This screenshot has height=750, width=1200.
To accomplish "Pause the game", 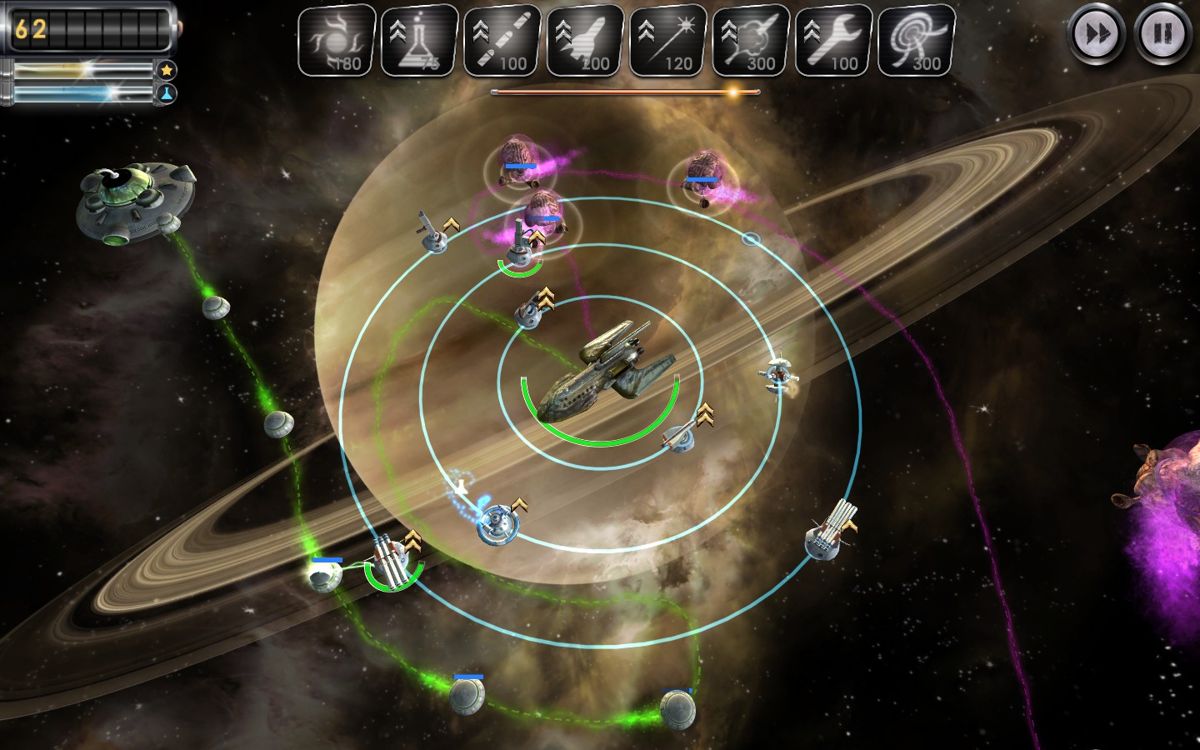I will pos(1161,35).
